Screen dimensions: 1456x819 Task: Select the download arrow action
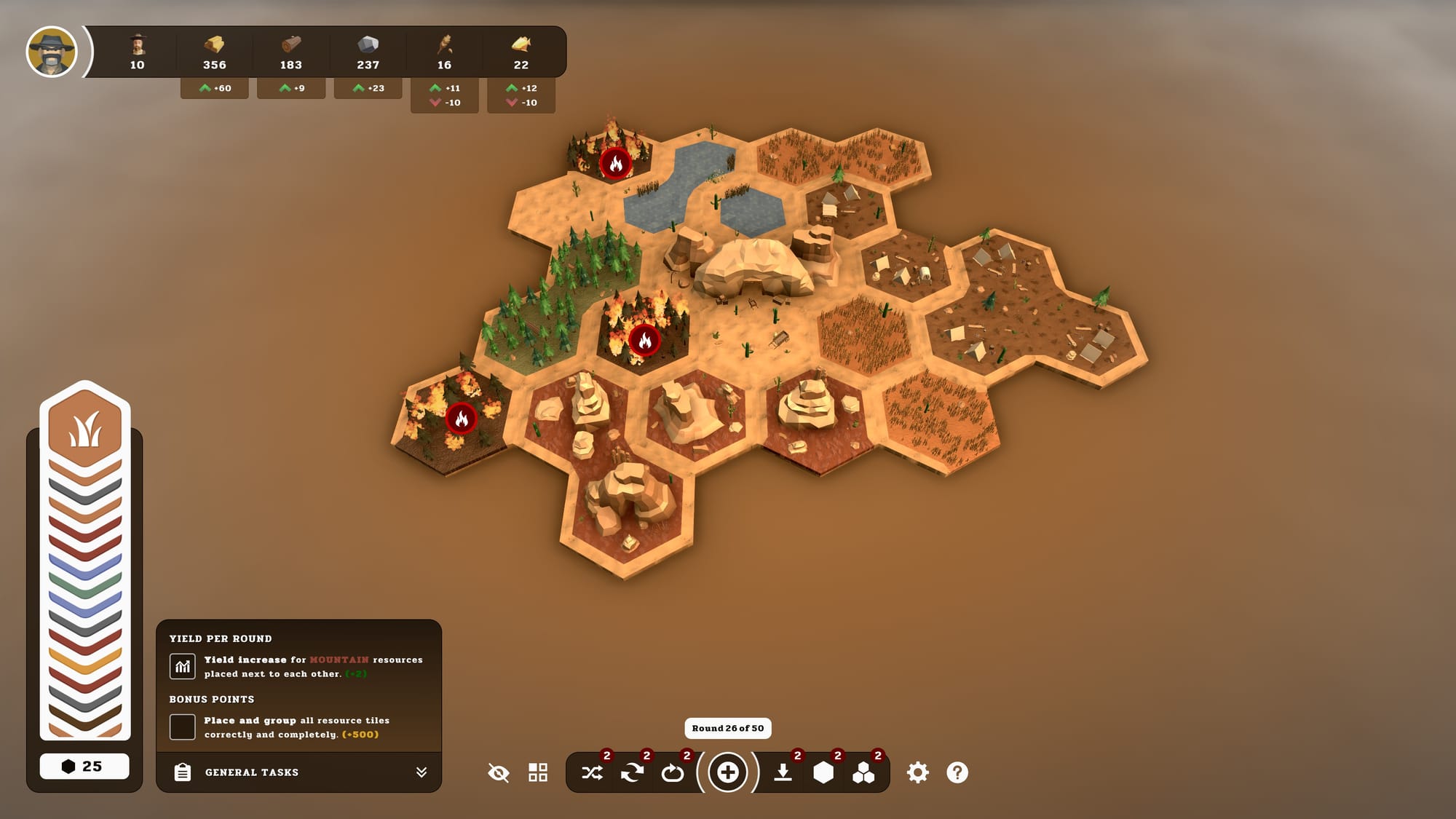[783, 772]
